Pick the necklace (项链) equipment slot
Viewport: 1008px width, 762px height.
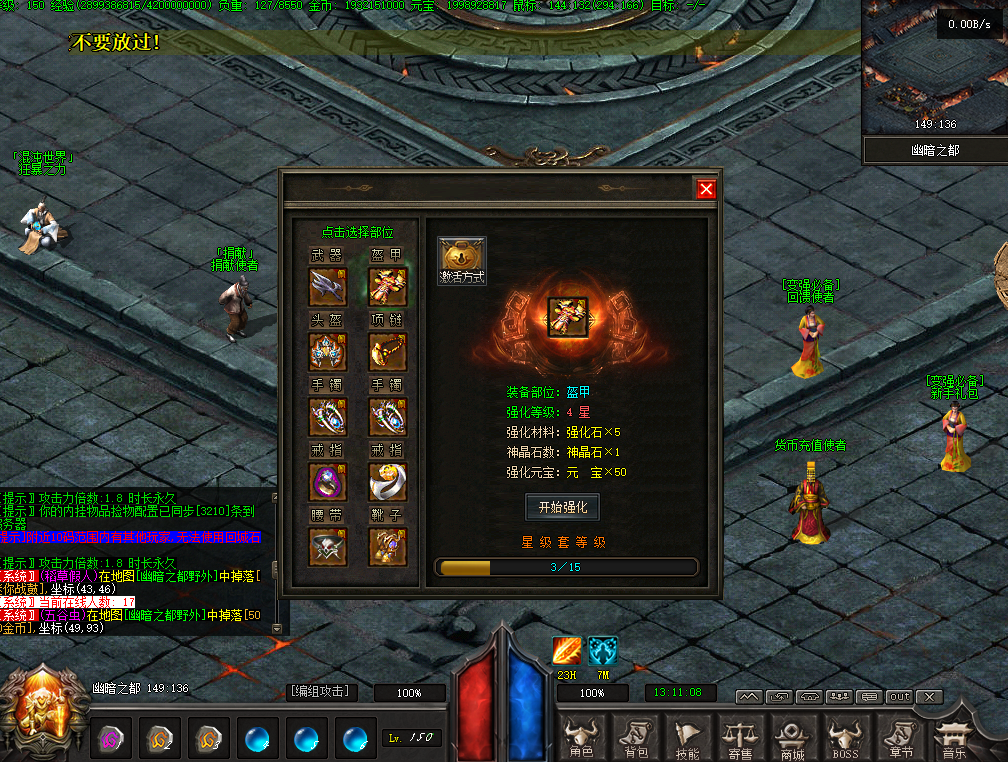[388, 351]
